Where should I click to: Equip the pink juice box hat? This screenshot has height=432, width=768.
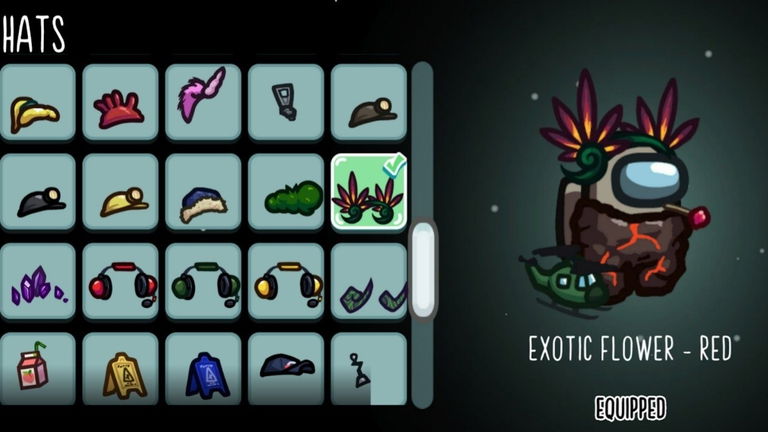tap(37, 369)
